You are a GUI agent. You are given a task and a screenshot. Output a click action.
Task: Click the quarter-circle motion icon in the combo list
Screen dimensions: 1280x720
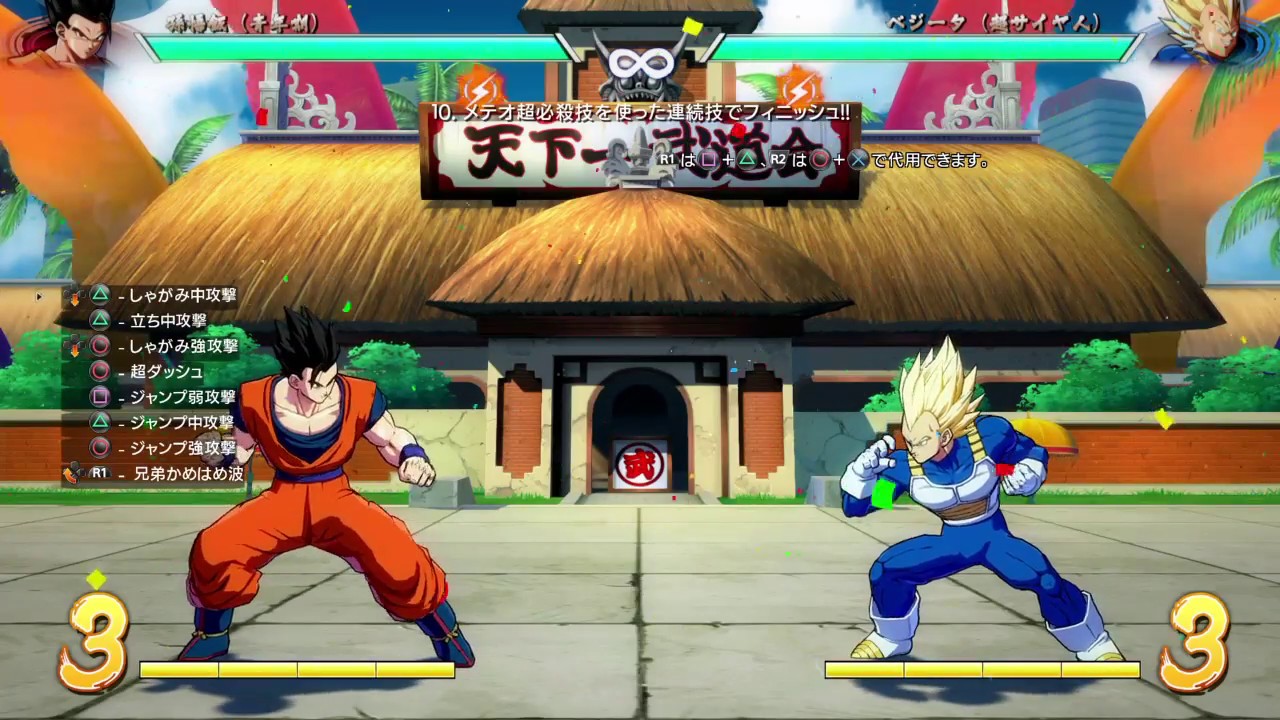pos(68,475)
